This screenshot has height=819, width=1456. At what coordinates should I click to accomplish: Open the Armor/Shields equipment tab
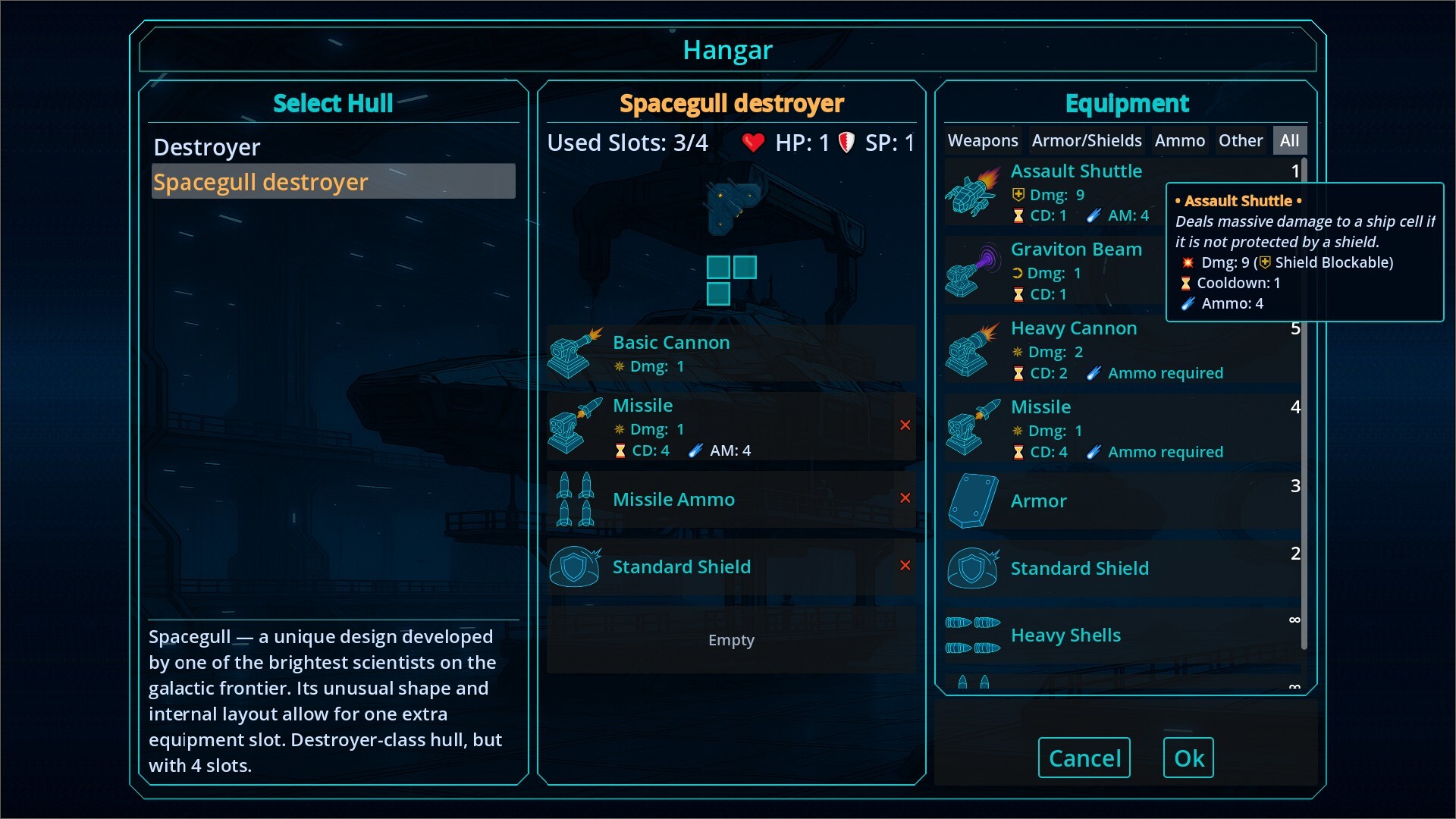pyautogui.click(x=1087, y=140)
